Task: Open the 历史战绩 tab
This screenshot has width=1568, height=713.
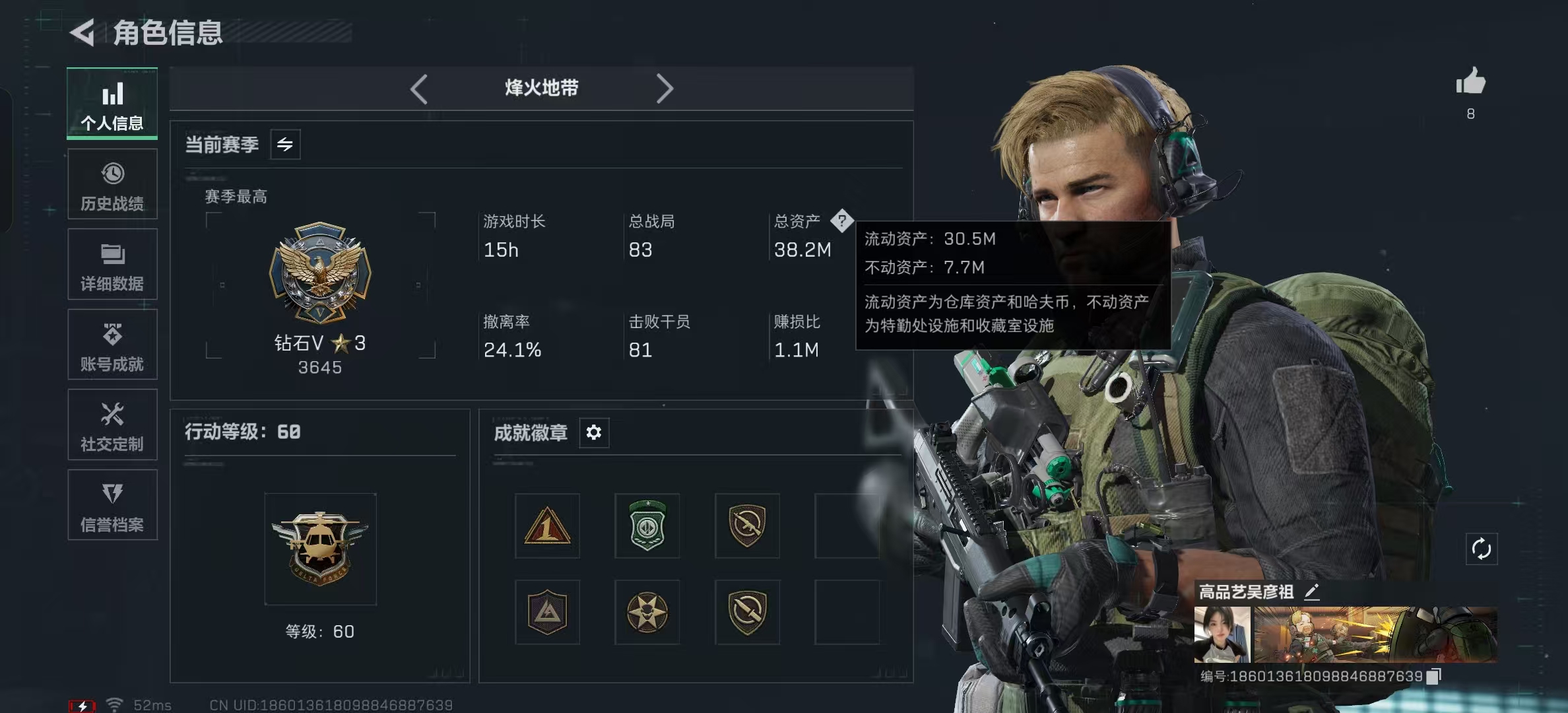Action: tap(112, 185)
